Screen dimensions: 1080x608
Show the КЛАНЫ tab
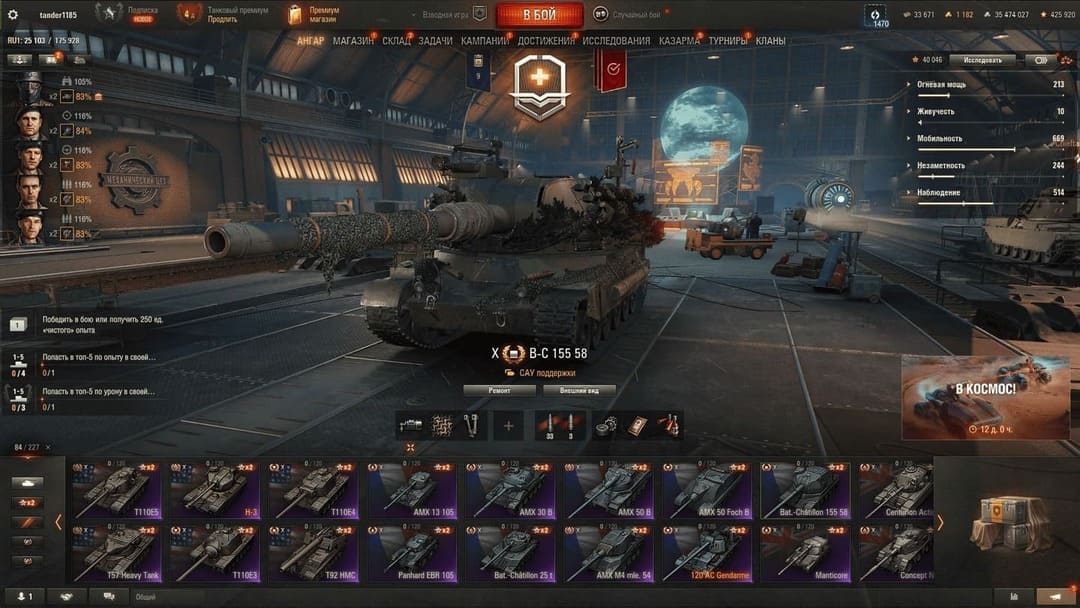pyautogui.click(x=770, y=41)
